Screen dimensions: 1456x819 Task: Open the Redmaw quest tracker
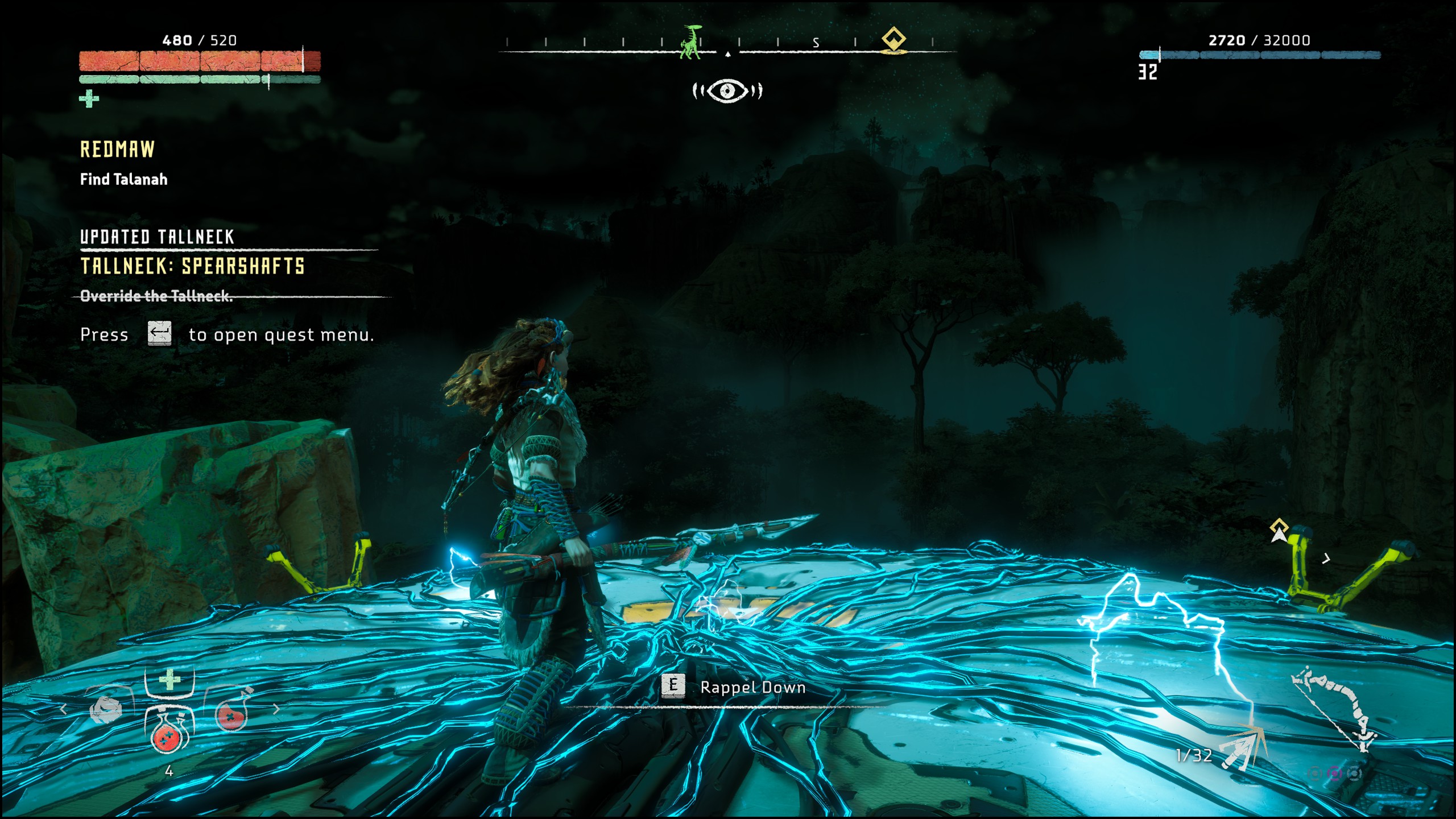tap(117, 150)
